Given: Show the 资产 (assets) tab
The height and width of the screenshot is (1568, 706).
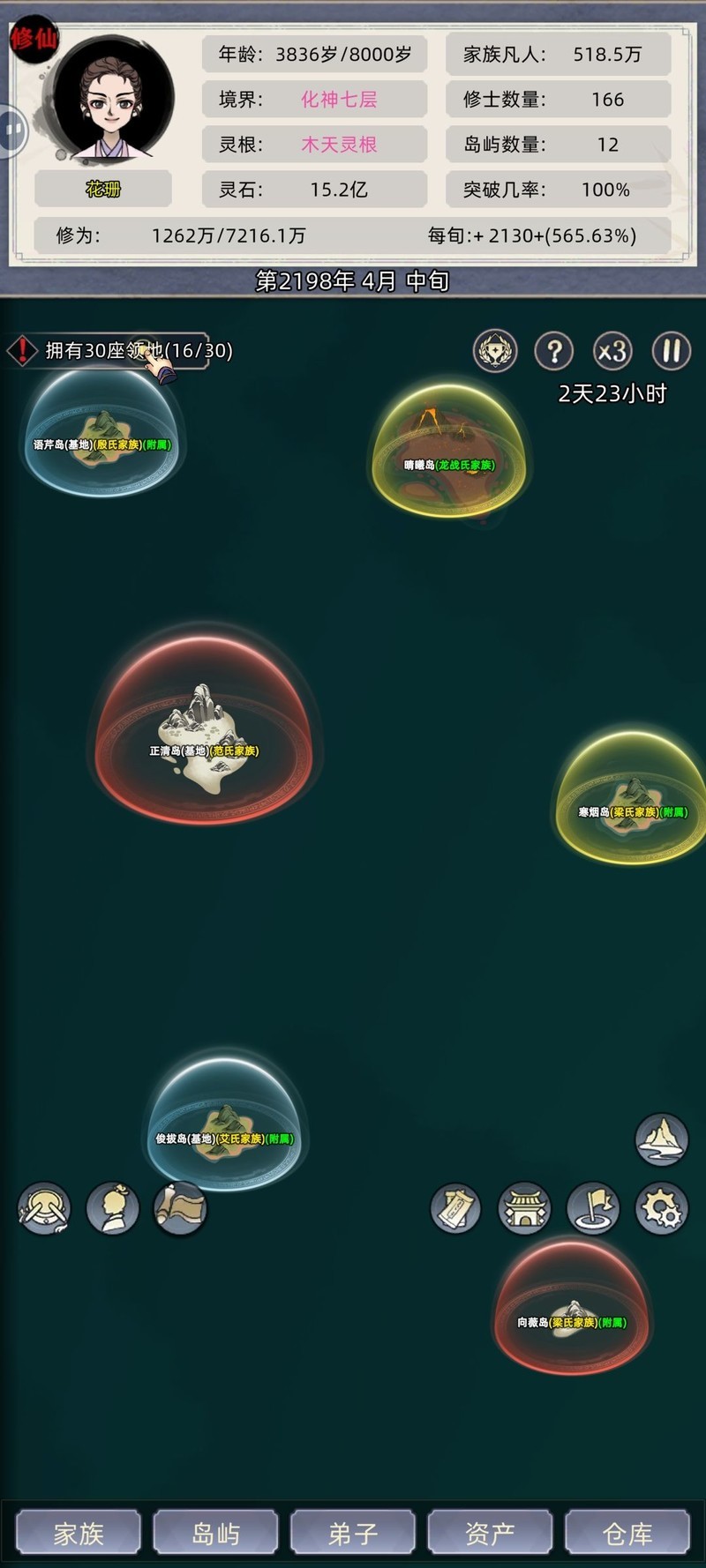Looking at the screenshot, I should [490, 1533].
